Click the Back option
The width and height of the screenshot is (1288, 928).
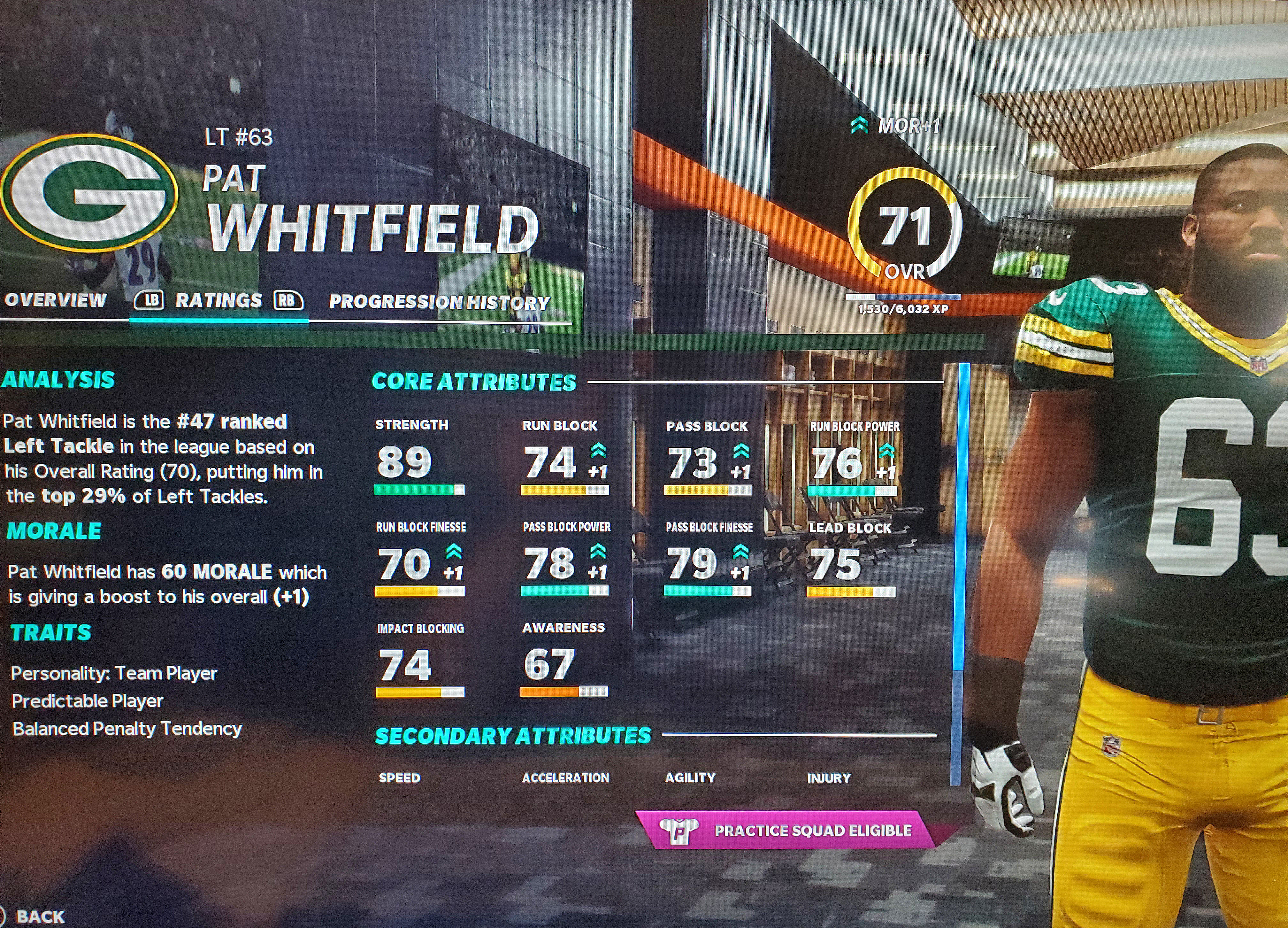[40, 916]
